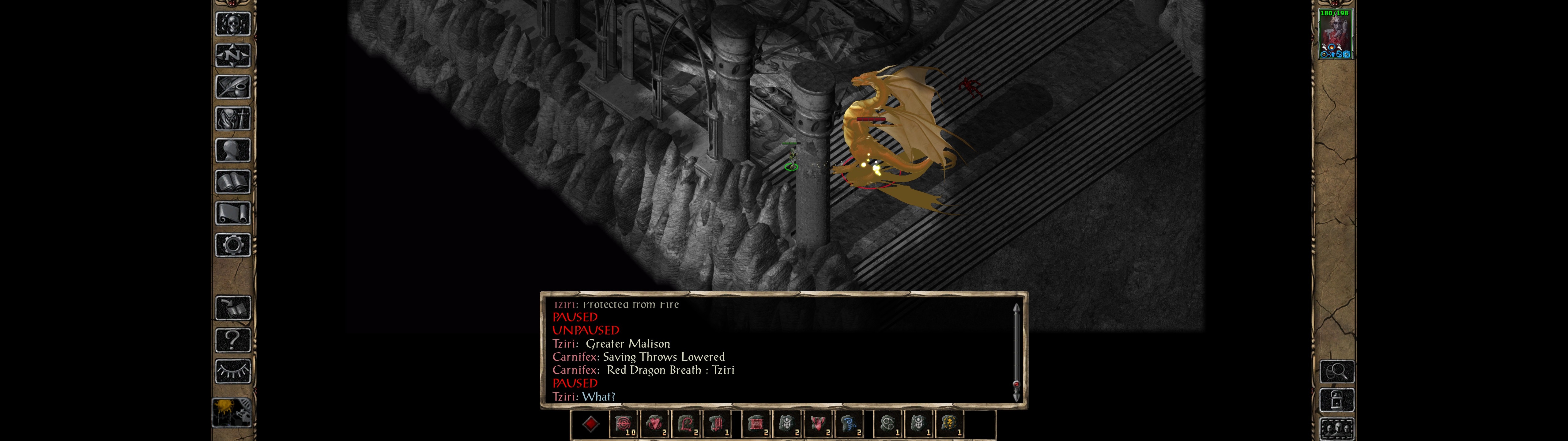Select the red heart spell icon
The image size is (1568, 441).
(x=655, y=424)
